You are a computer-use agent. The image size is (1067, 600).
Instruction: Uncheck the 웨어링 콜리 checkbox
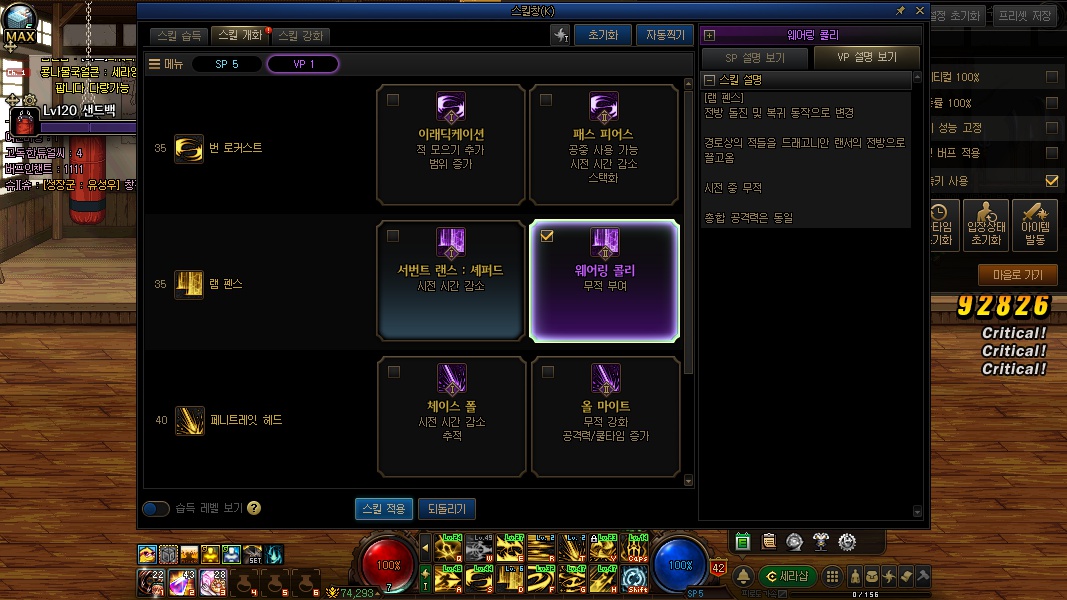(546, 237)
